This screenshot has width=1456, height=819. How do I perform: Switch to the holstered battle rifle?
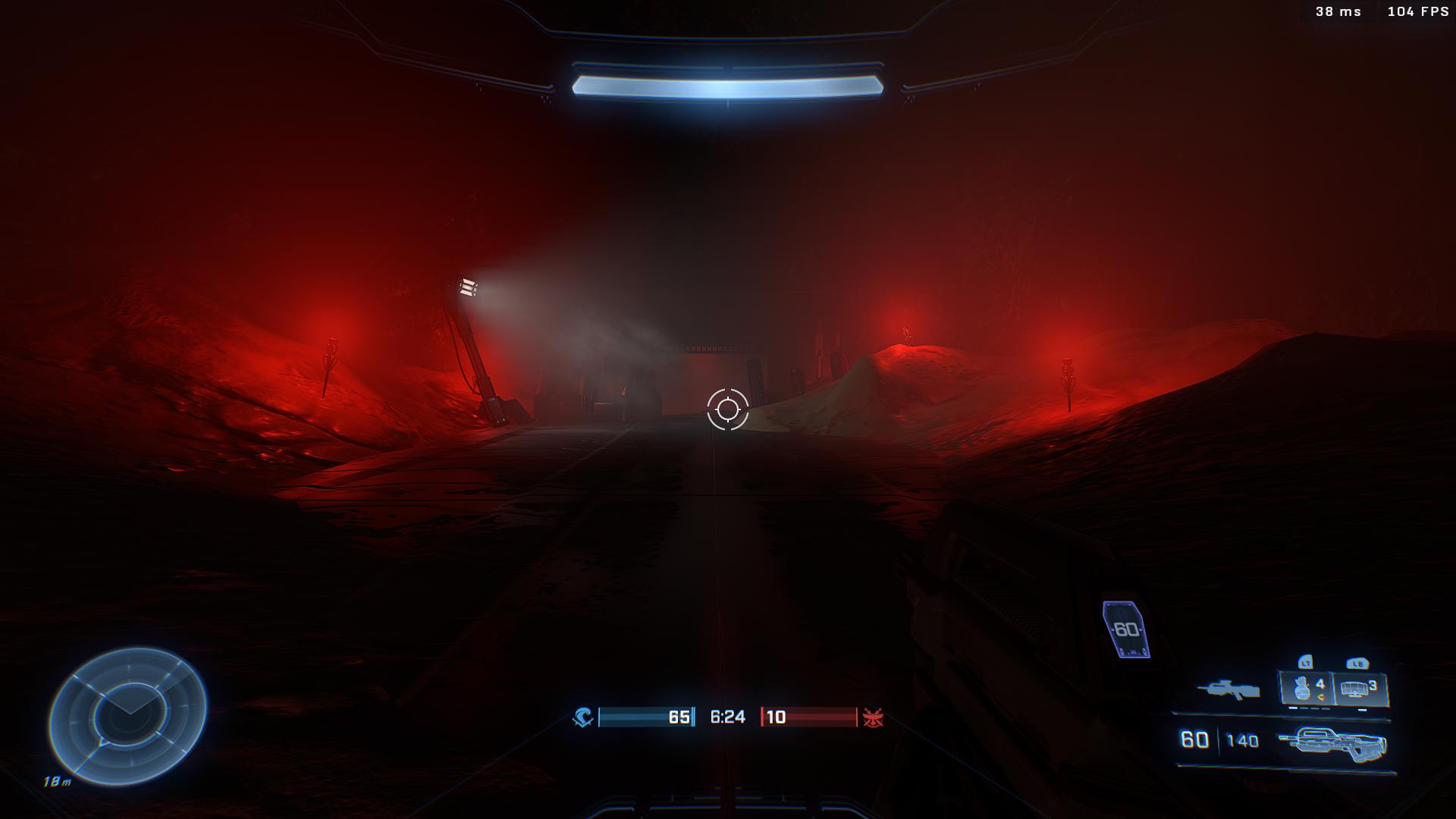(x=1228, y=689)
